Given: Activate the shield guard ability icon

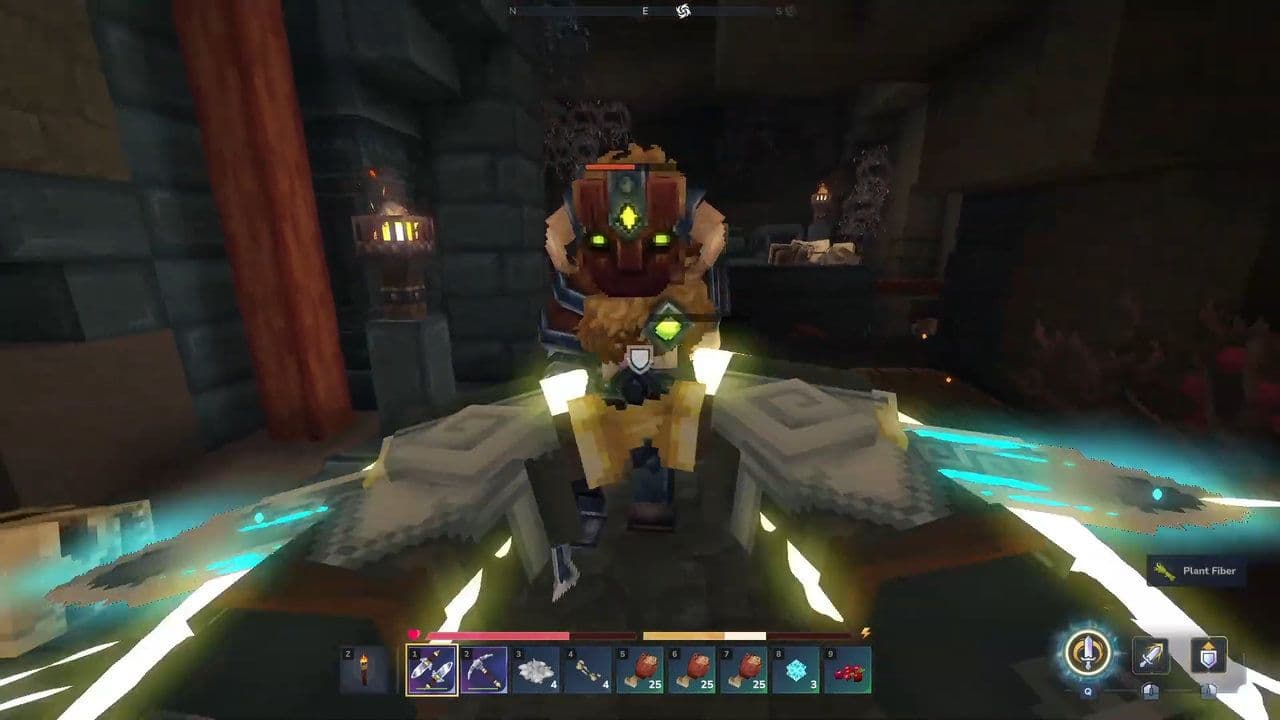Looking at the screenshot, I should coord(1208,656).
